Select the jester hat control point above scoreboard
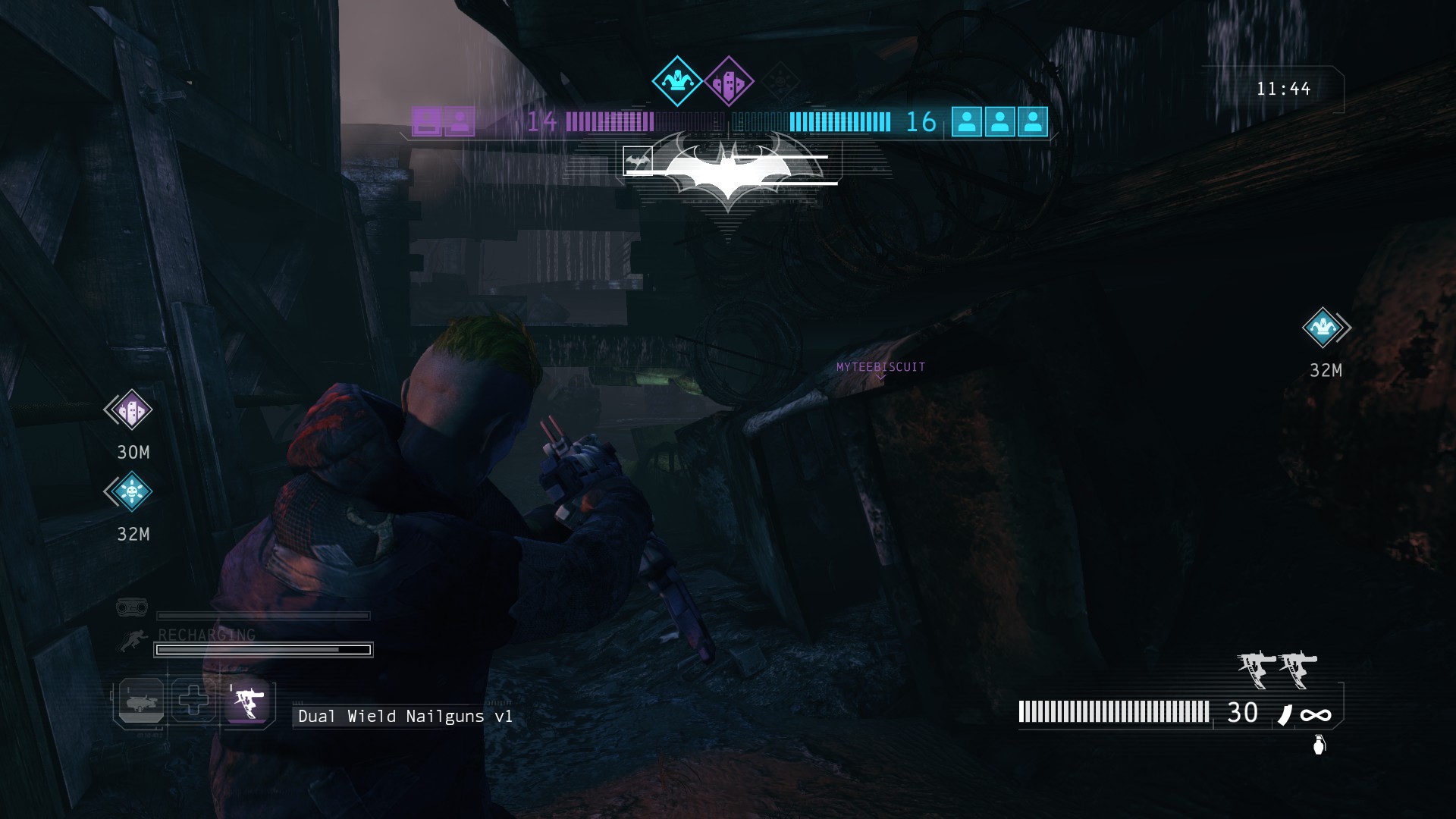 point(676,81)
